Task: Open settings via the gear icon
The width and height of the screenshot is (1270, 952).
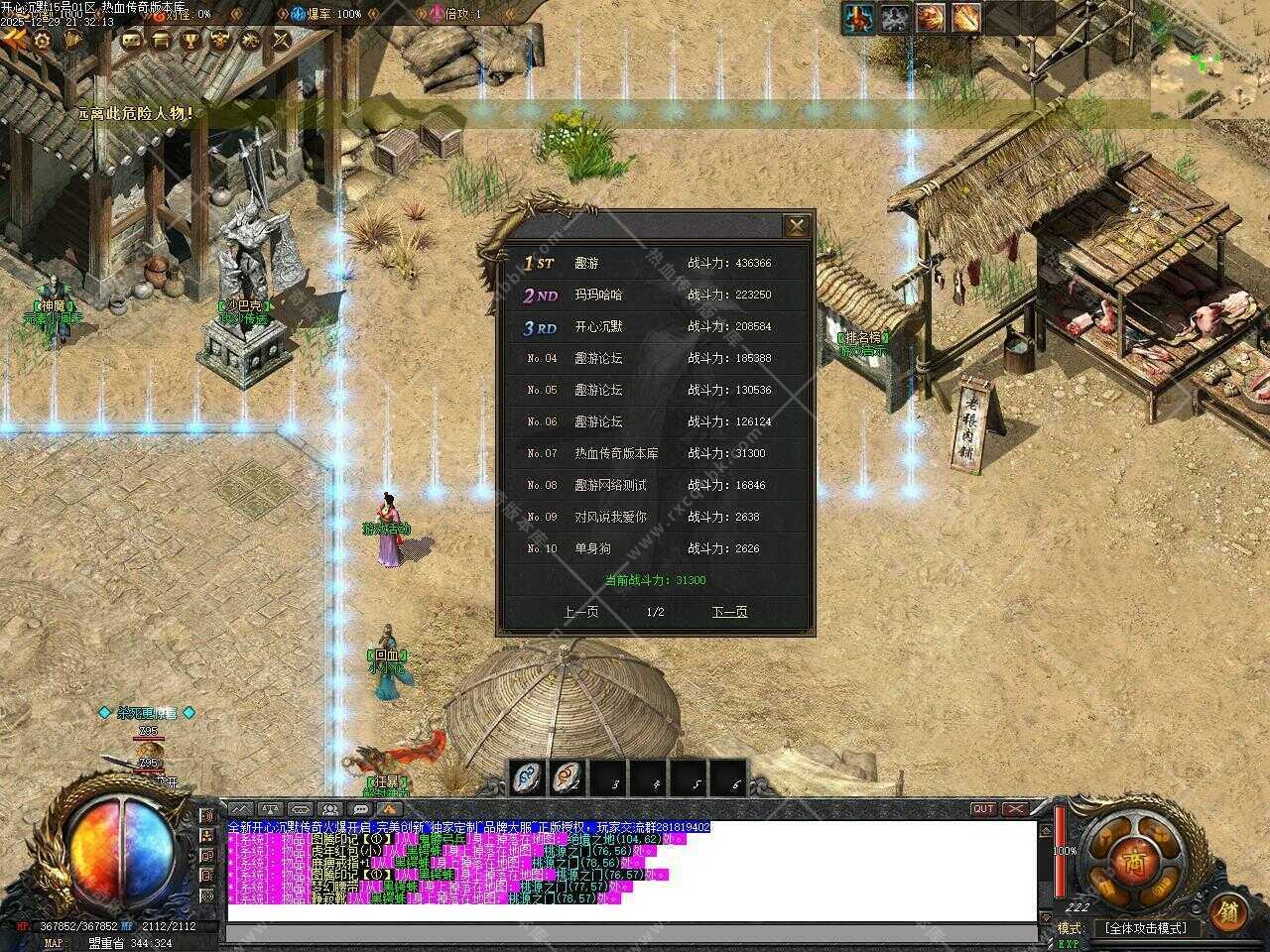Action: (43, 40)
